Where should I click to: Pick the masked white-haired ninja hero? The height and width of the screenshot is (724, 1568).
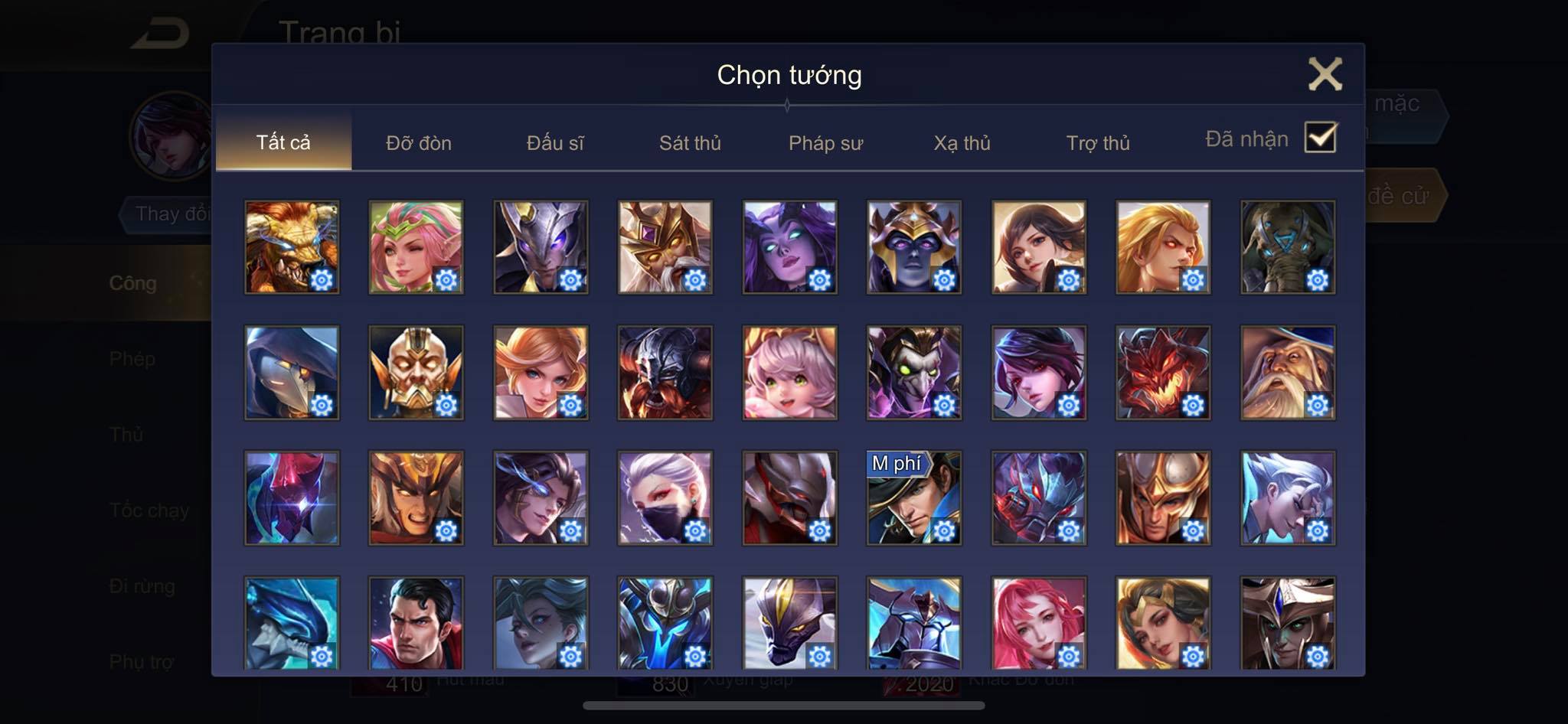pyautogui.click(x=665, y=498)
